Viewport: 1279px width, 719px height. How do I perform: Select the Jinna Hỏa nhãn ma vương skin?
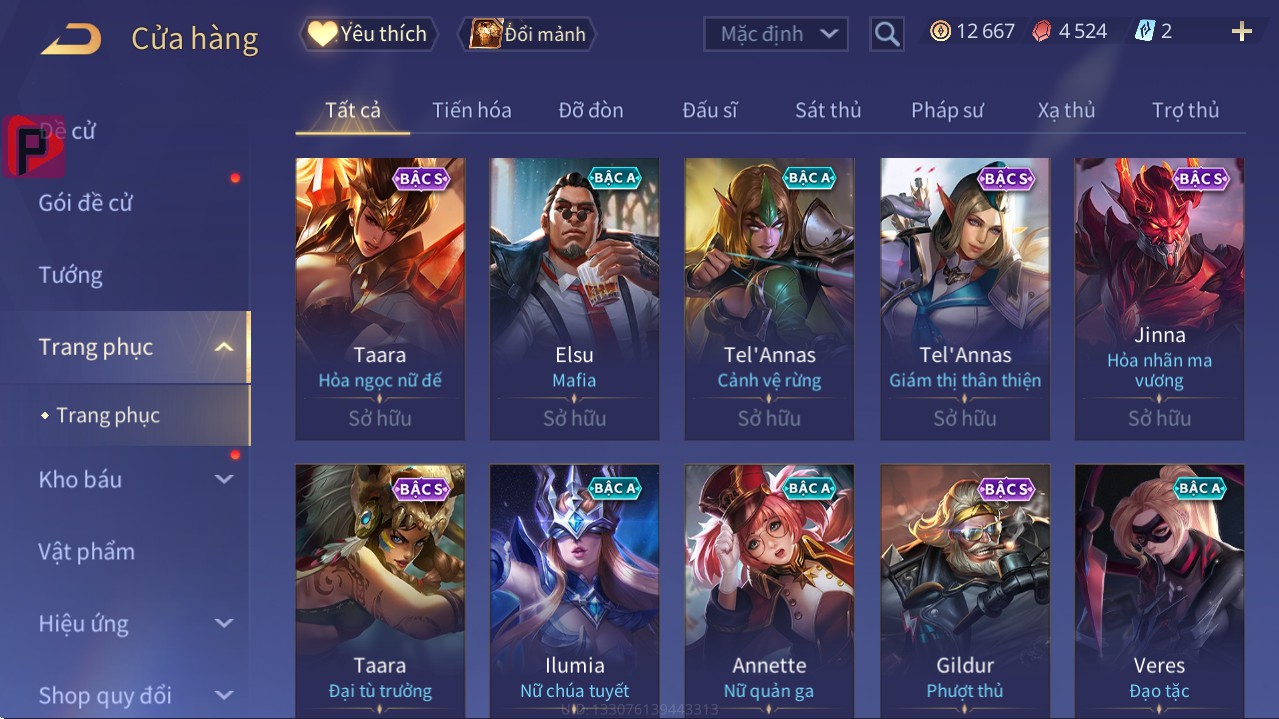[1159, 298]
